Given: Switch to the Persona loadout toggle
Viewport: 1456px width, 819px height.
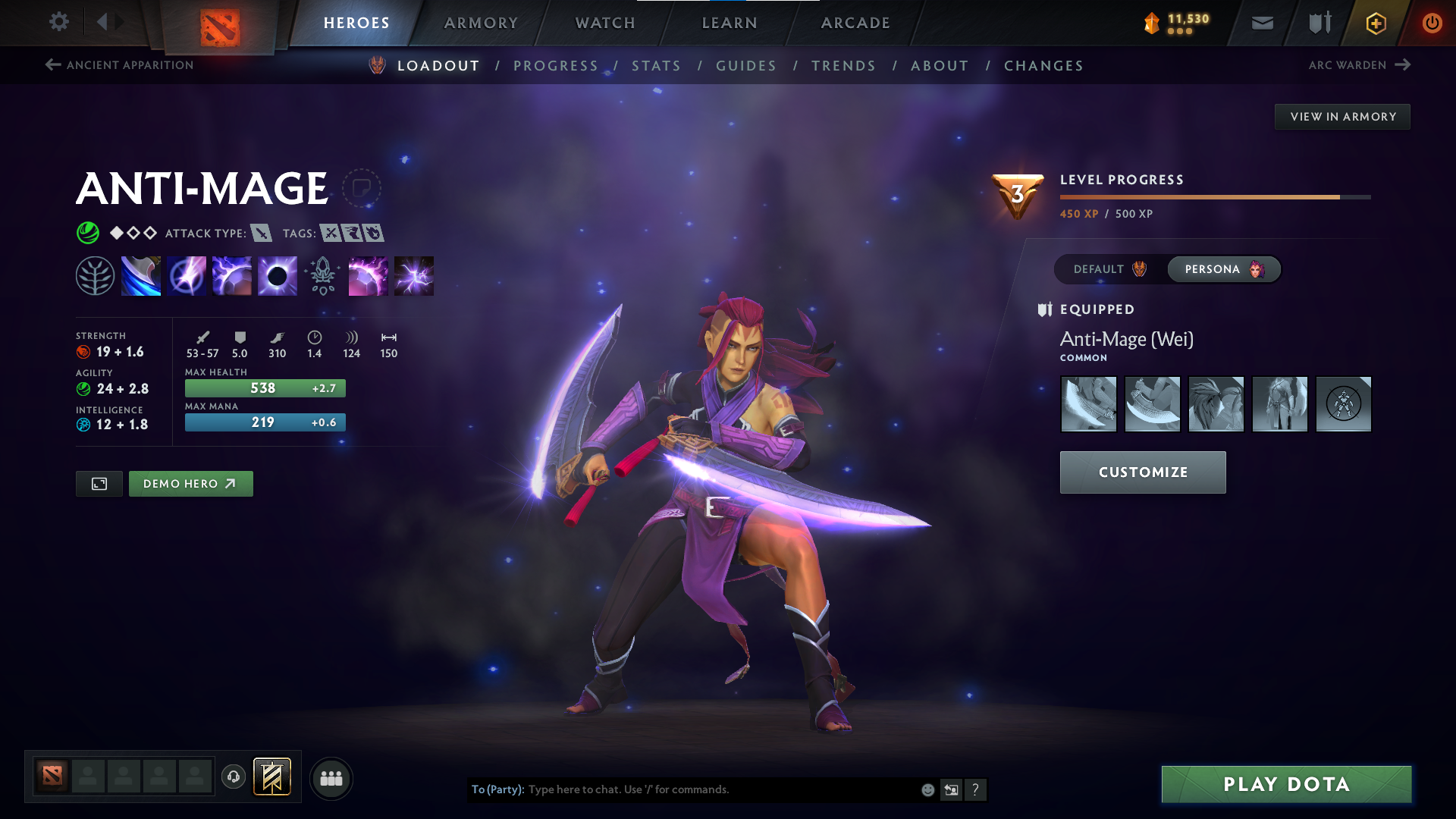Looking at the screenshot, I should click(x=1223, y=269).
